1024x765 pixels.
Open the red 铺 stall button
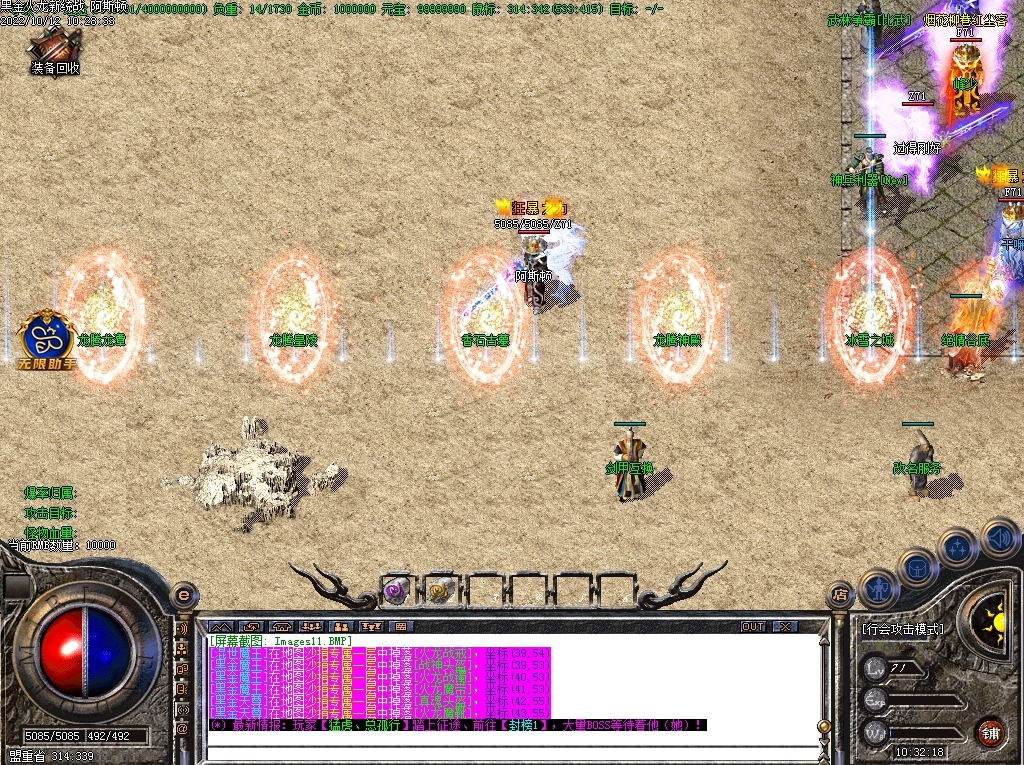click(990, 732)
